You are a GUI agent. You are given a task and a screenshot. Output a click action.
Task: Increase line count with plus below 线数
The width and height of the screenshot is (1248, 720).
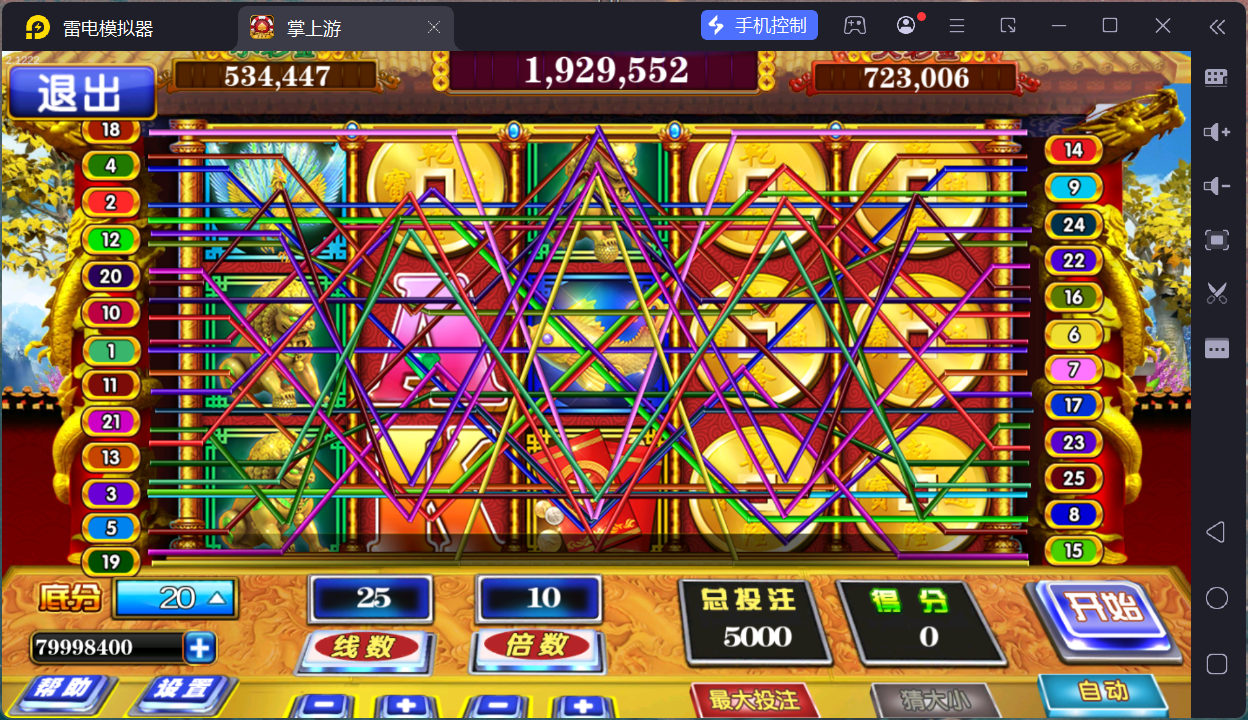click(407, 706)
